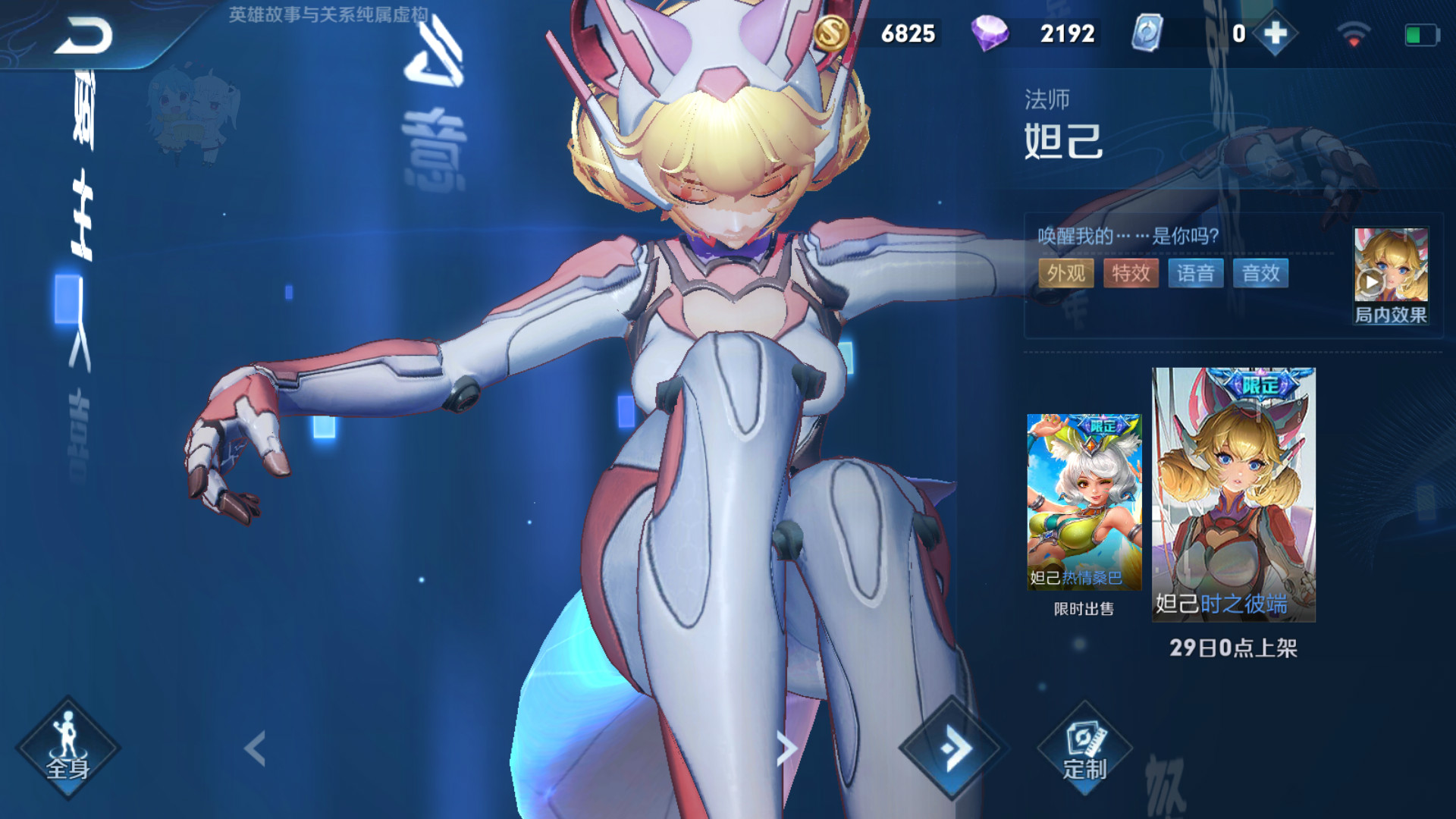Open the 定制 customize option
1456x819 pixels.
pos(1084,748)
